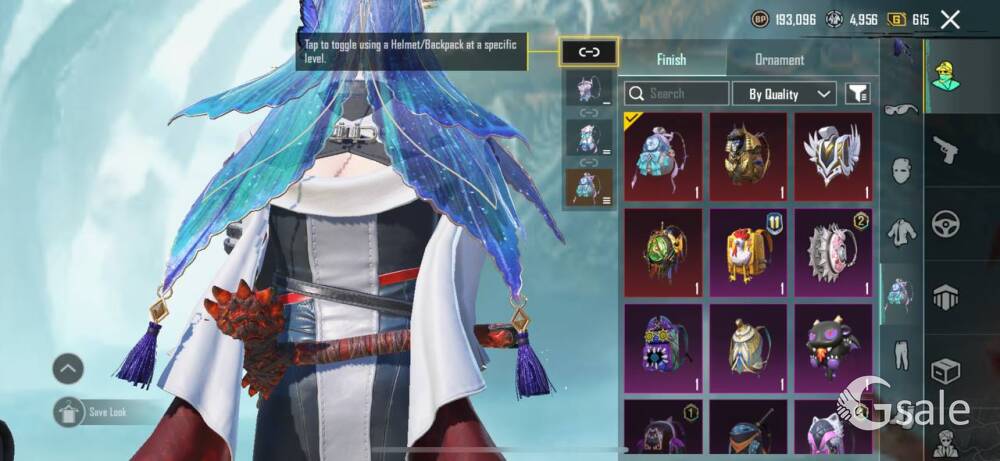This screenshot has height=461, width=1000.
Task: Select the chicken backpack skin
Action: coord(748,252)
